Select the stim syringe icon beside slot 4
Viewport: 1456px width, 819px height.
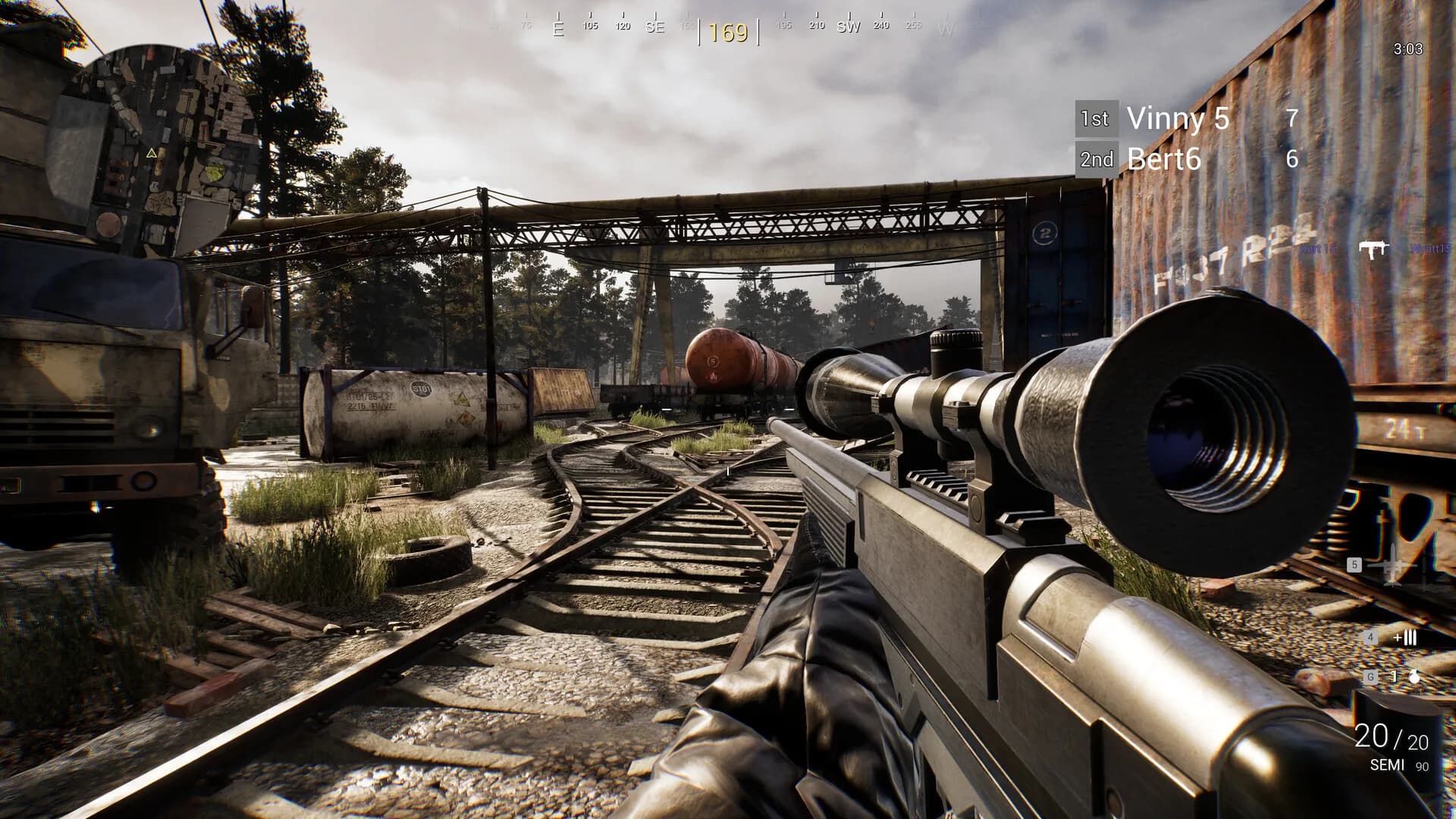1407,638
